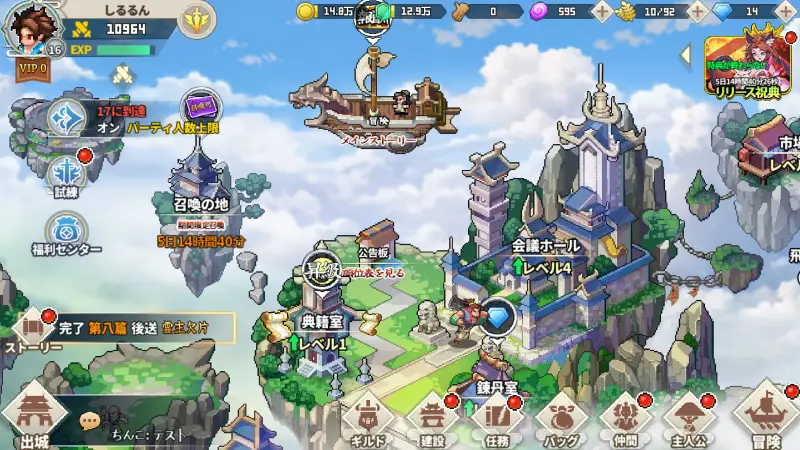The image size is (800, 450).
Task: Open the 主人公 protagonist menu
Action: (x=689, y=422)
